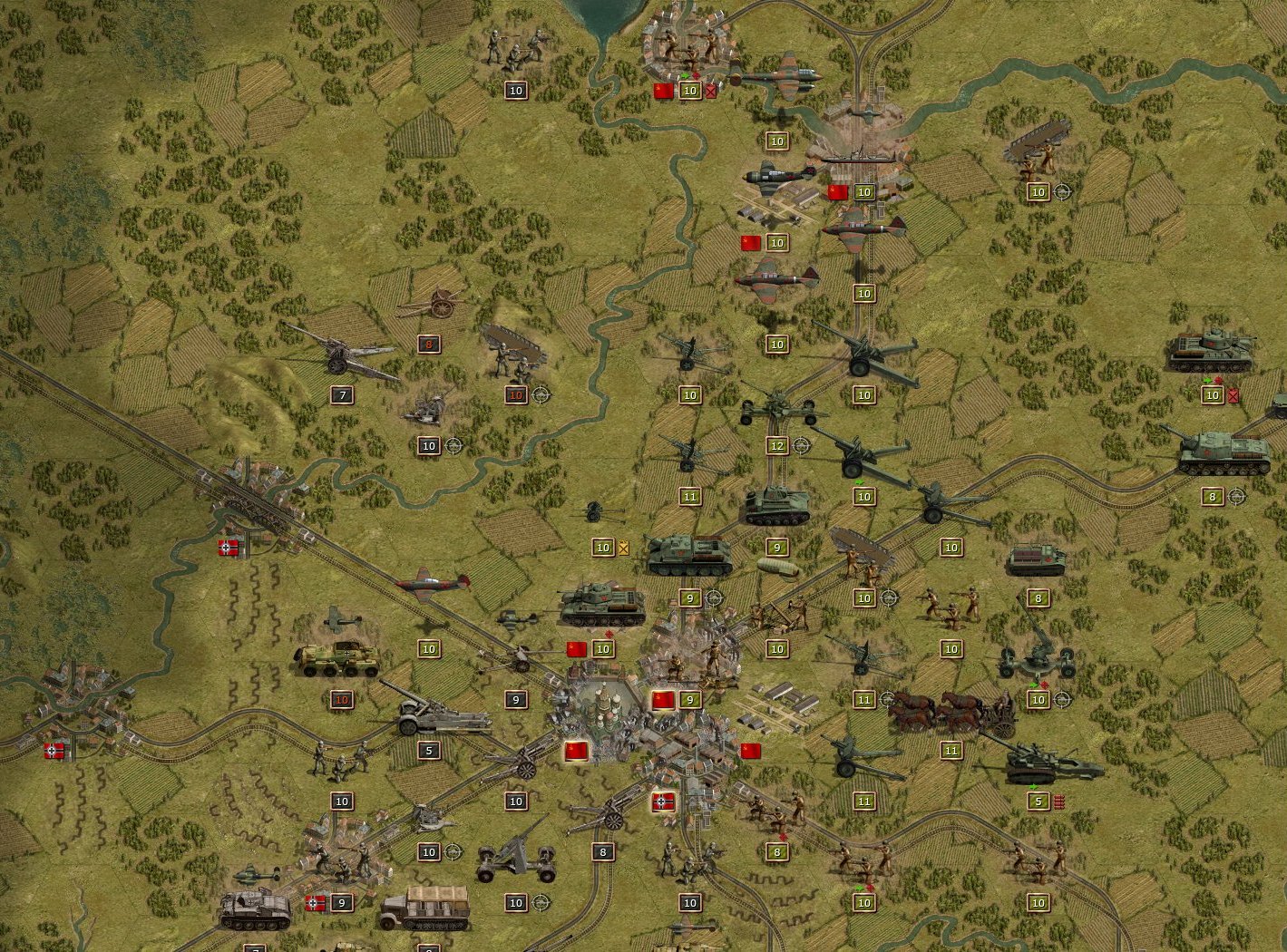The height and width of the screenshot is (952, 1287).
Task: Click the yellow fuel canister warning icon
Action: (623, 548)
